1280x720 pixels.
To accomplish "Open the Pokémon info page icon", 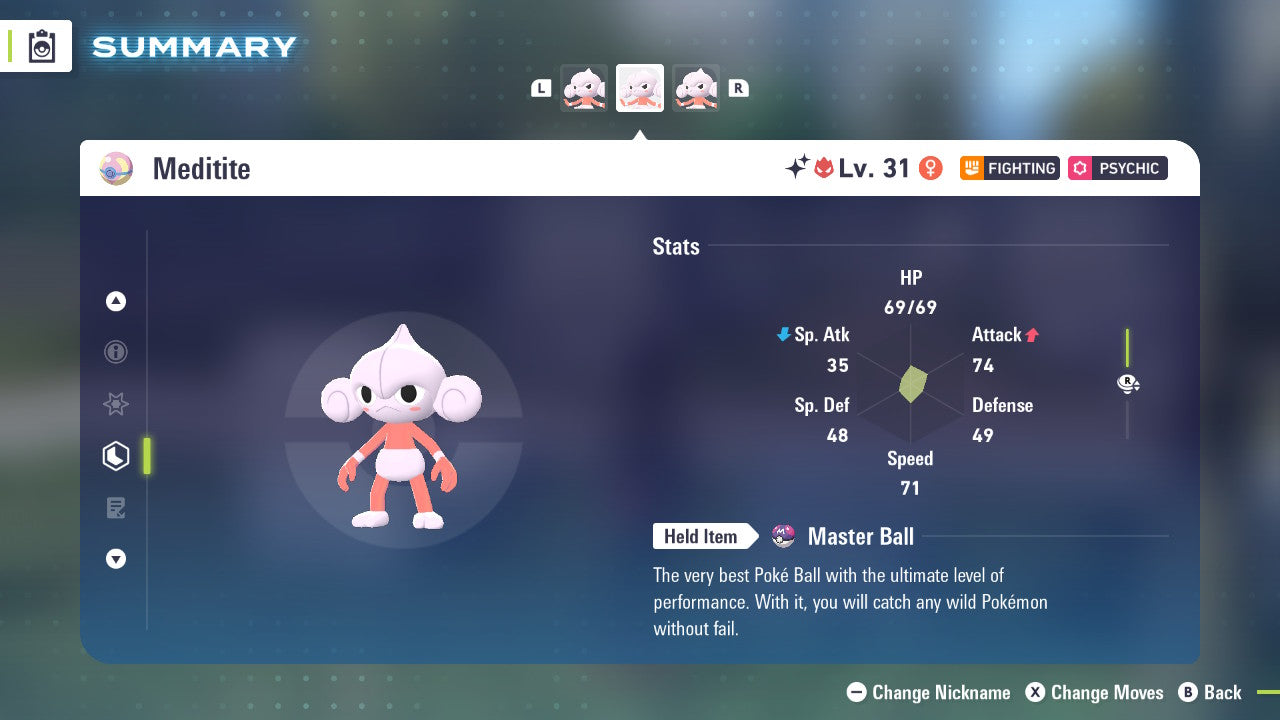I will [116, 352].
